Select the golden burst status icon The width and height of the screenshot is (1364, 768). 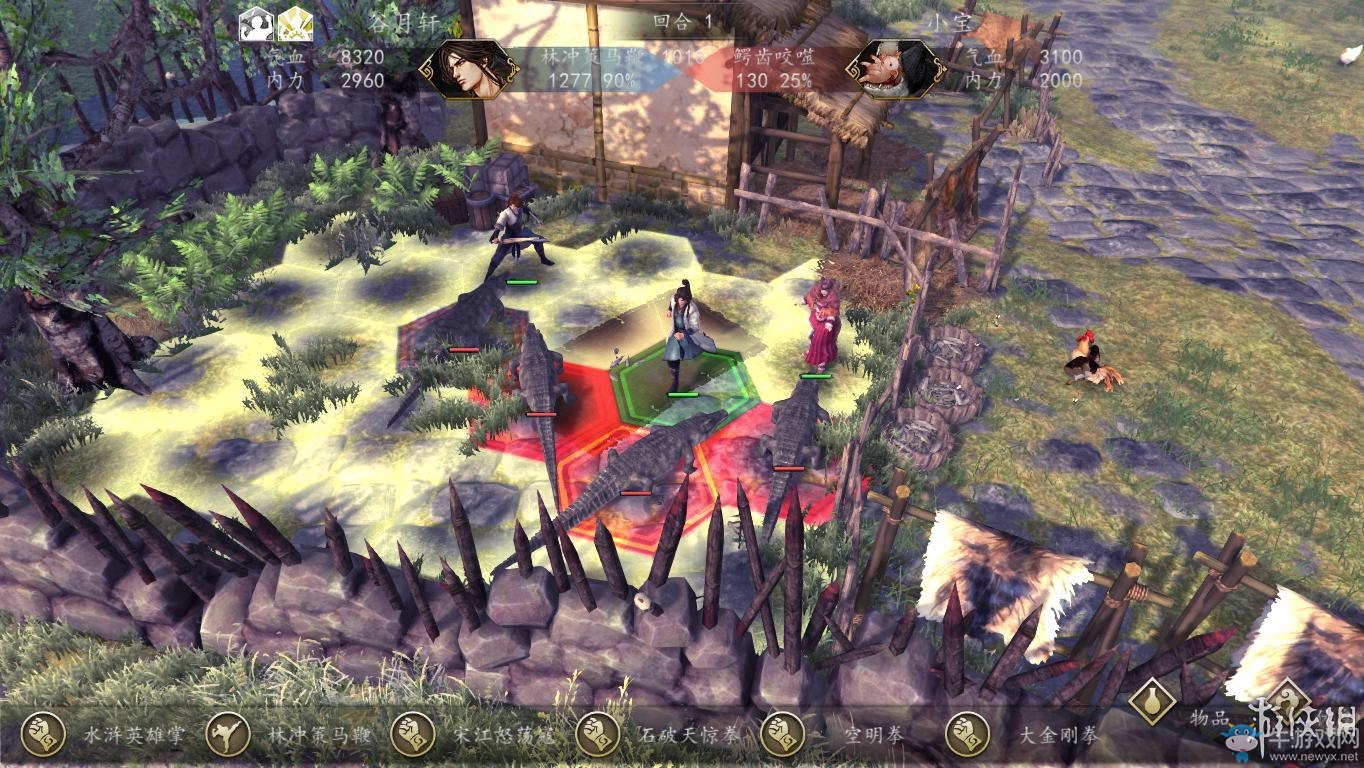tap(295, 24)
